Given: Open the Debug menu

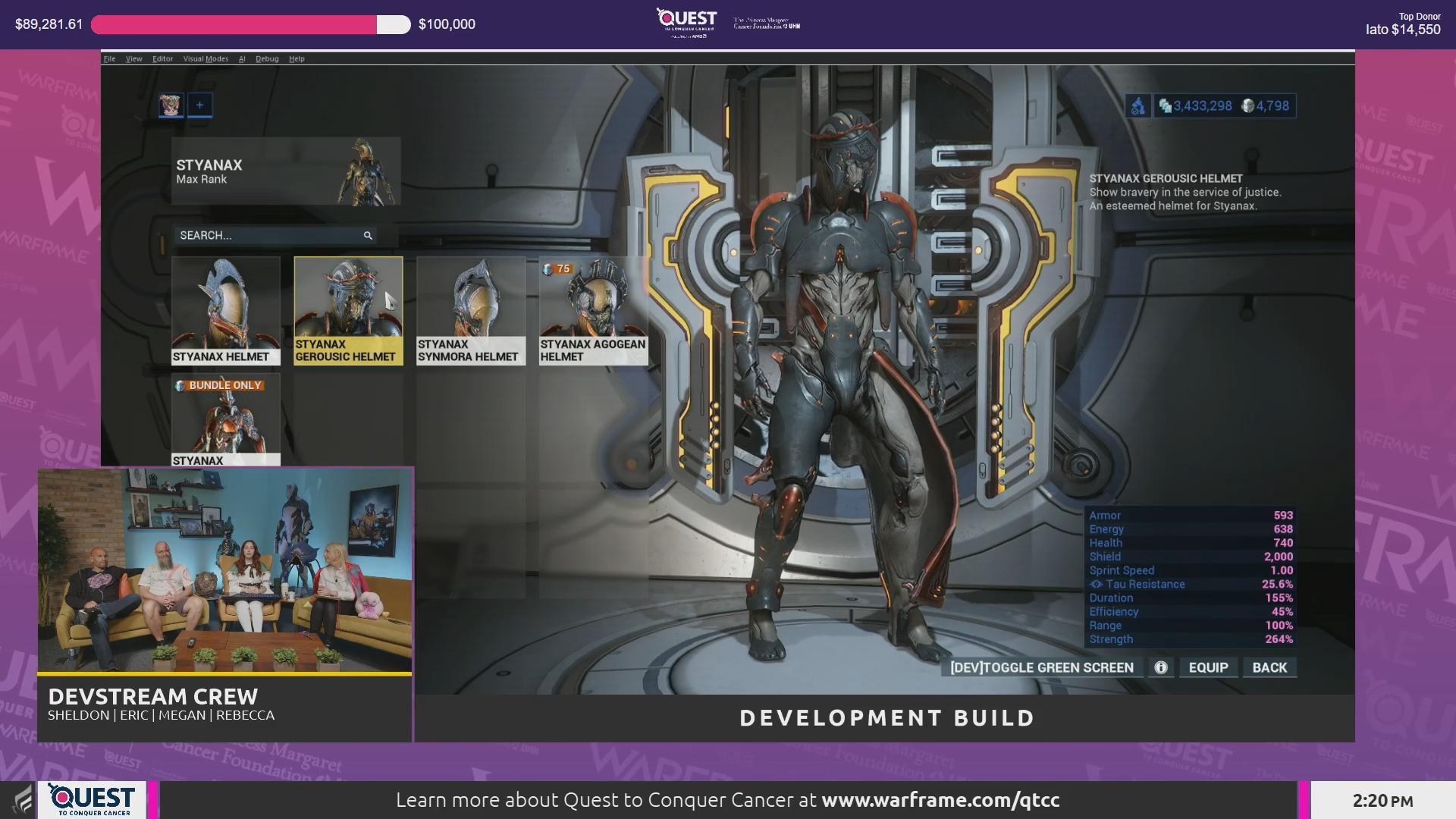Looking at the screenshot, I should [x=267, y=58].
